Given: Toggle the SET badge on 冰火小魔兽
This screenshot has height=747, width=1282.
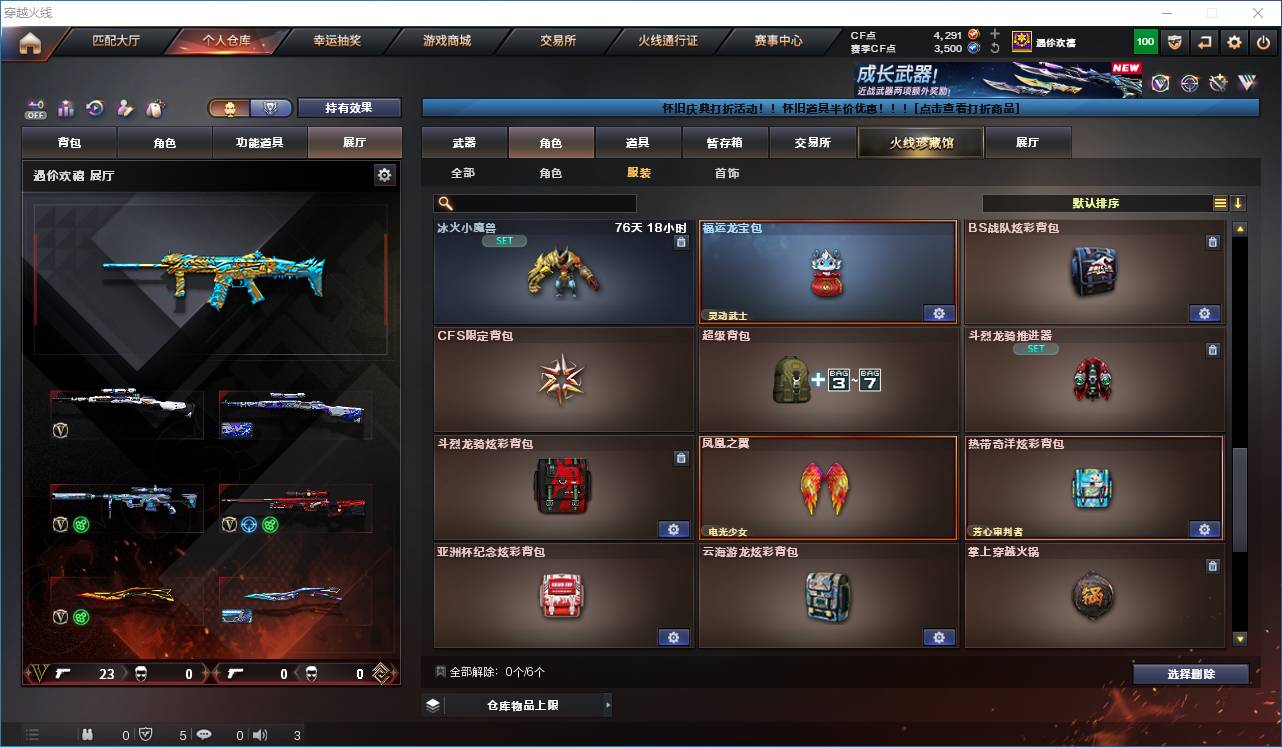Looking at the screenshot, I should [x=504, y=240].
